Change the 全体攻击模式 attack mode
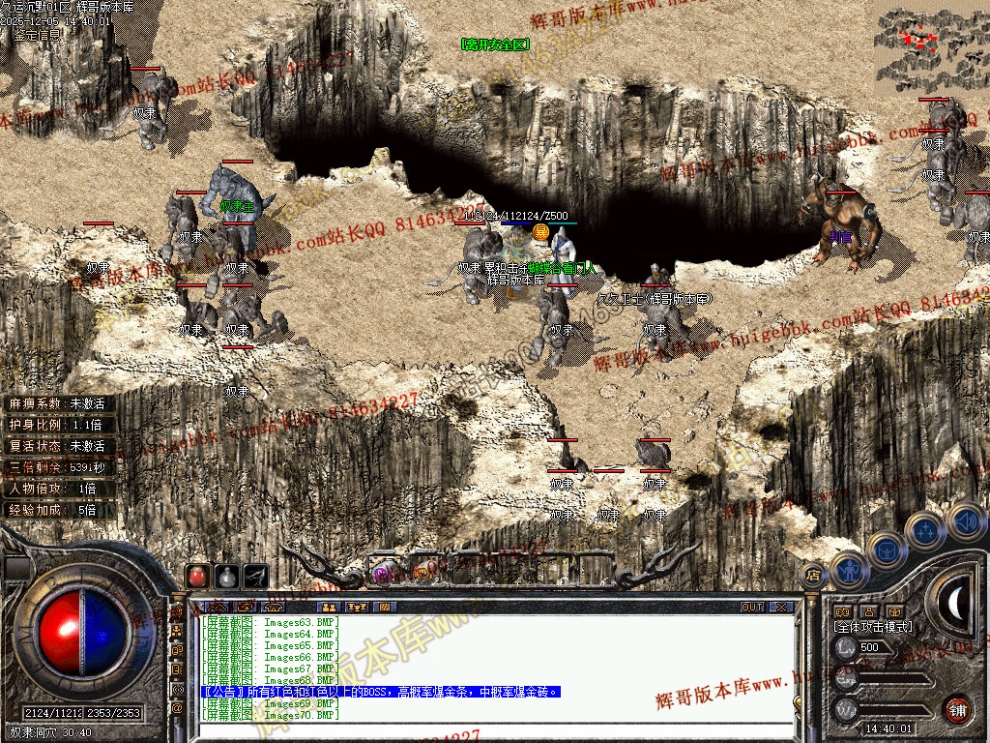 coord(872,626)
